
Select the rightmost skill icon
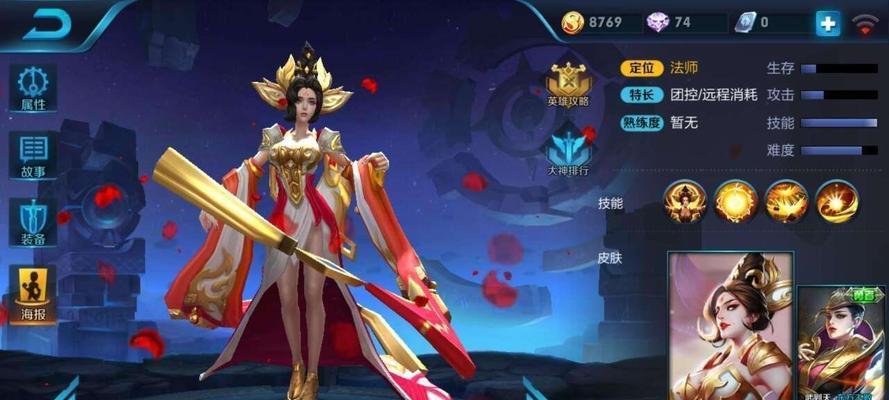click(837, 202)
